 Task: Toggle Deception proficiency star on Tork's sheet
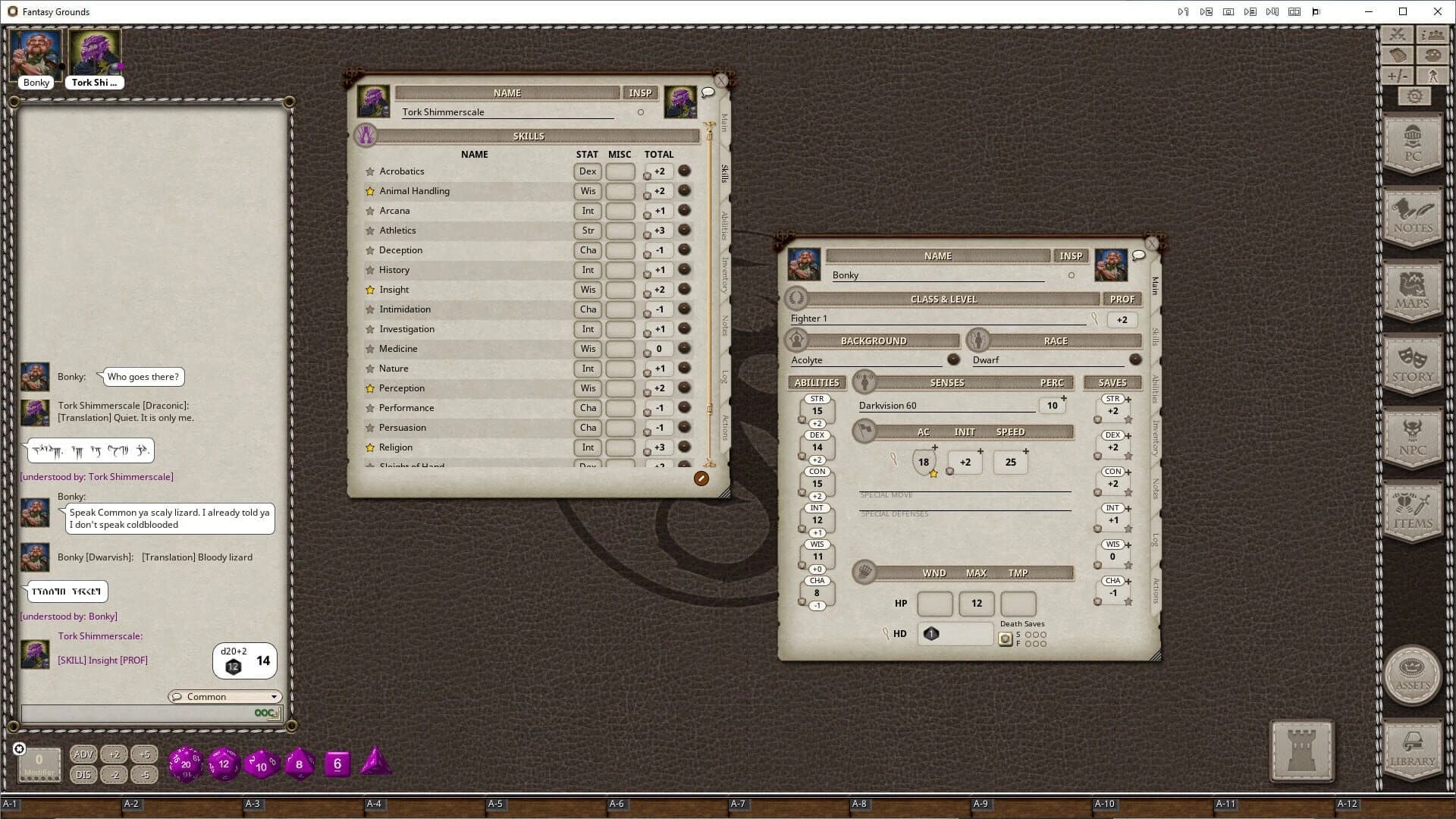pyautogui.click(x=369, y=250)
